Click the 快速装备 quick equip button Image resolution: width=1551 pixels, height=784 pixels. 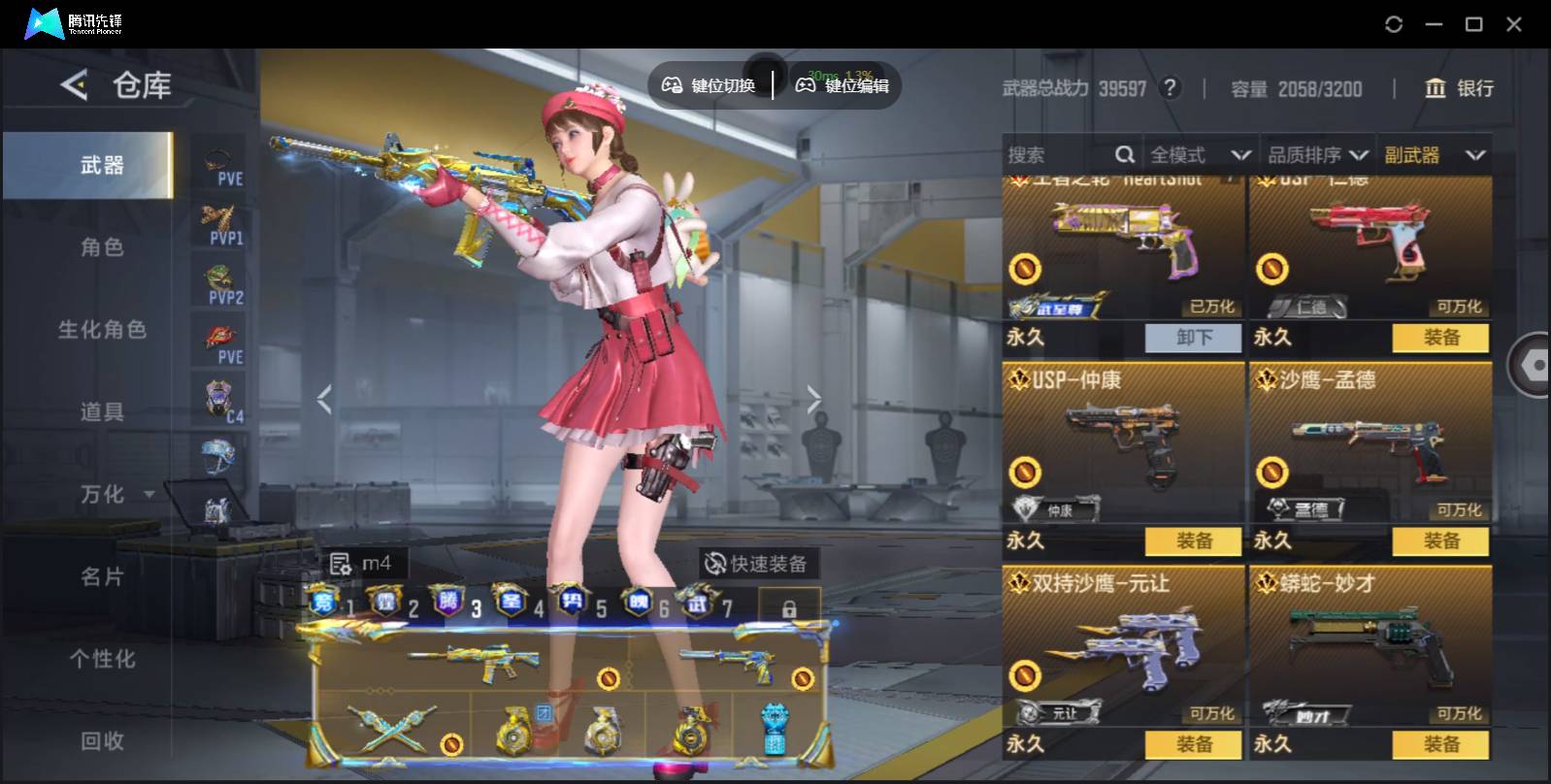coord(756,564)
